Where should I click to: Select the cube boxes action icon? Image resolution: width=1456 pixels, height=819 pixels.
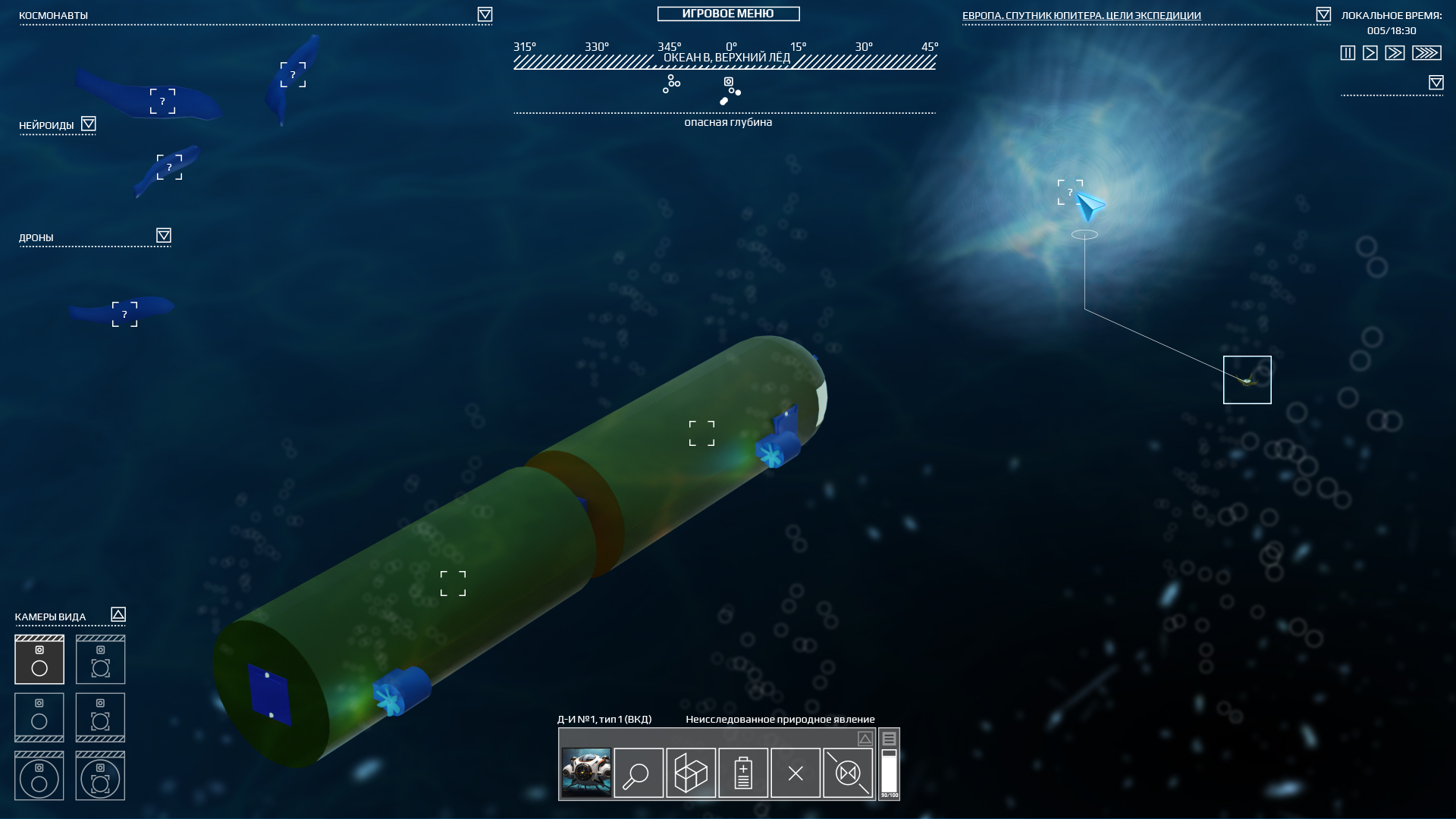click(x=691, y=773)
